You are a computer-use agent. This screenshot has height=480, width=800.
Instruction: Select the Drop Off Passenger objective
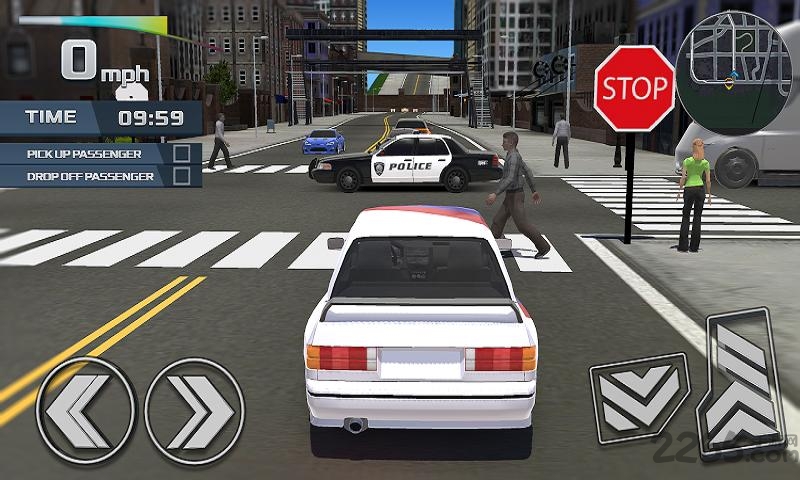point(100,176)
